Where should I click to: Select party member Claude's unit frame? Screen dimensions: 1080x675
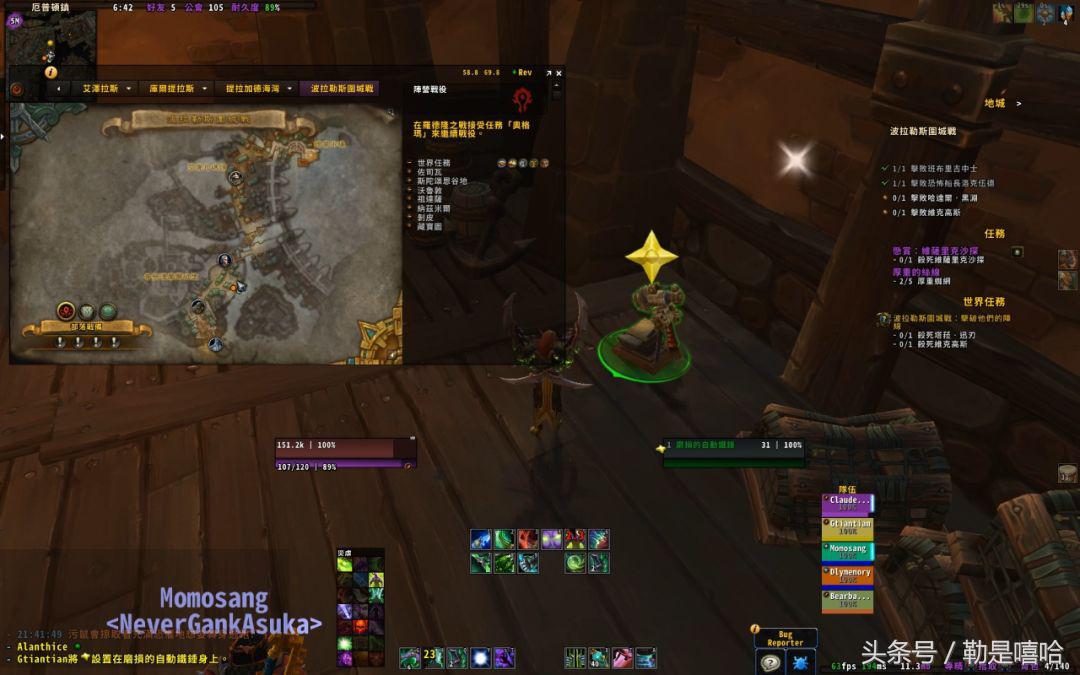[x=848, y=503]
